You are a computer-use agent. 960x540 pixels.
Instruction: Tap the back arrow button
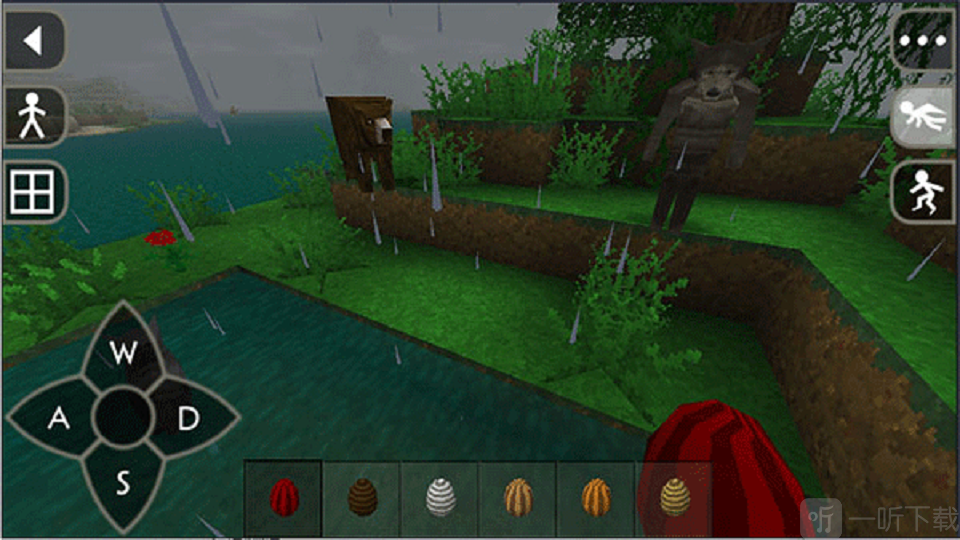point(34,41)
